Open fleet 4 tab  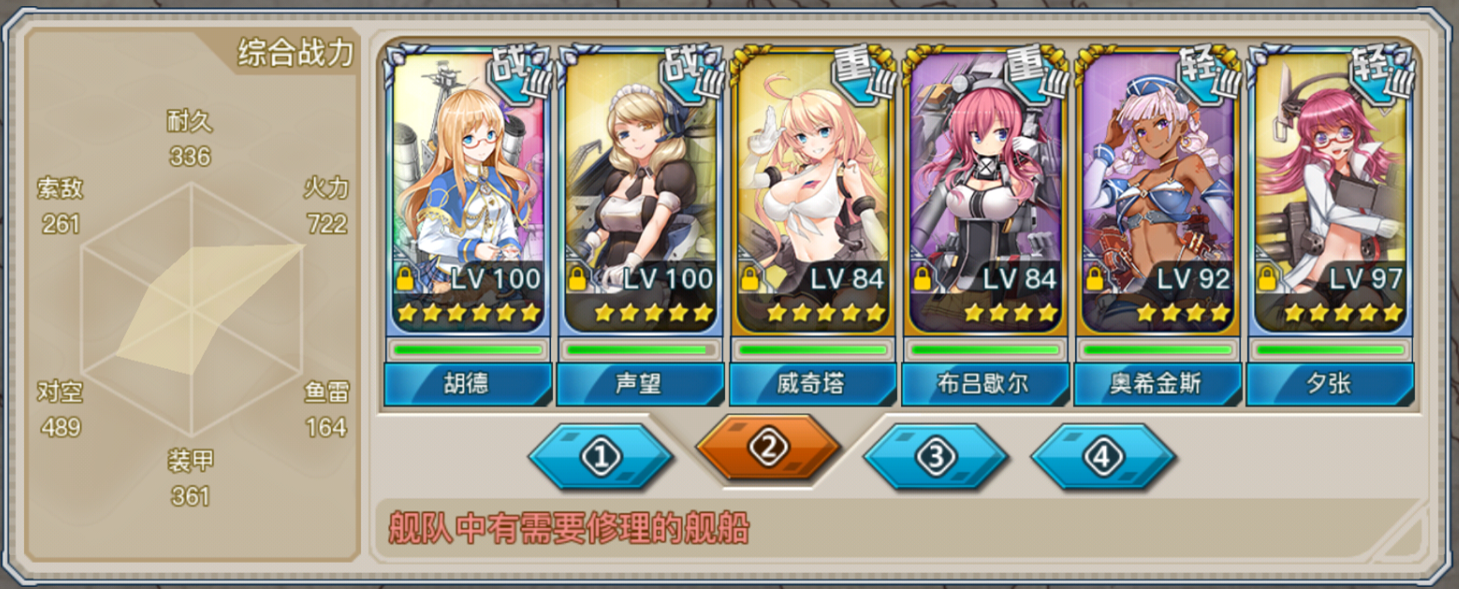[x=1103, y=457]
